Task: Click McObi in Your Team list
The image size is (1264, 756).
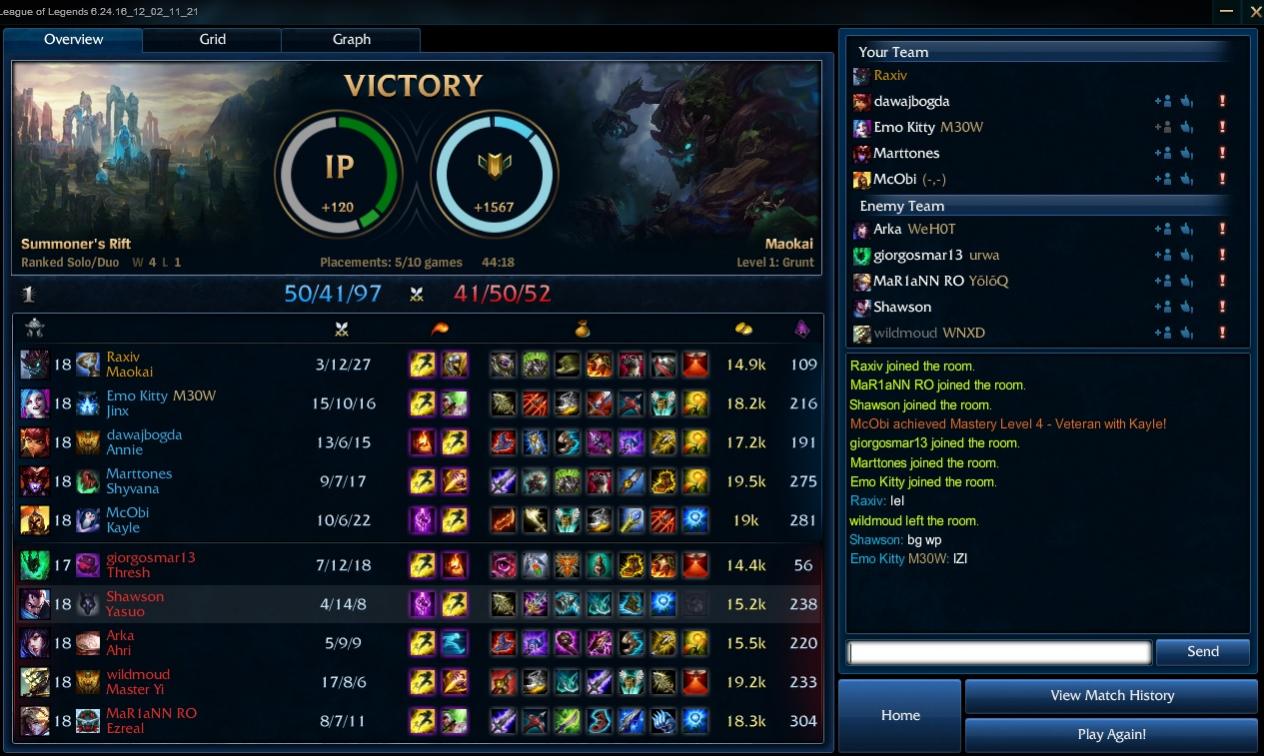Action: (x=894, y=179)
